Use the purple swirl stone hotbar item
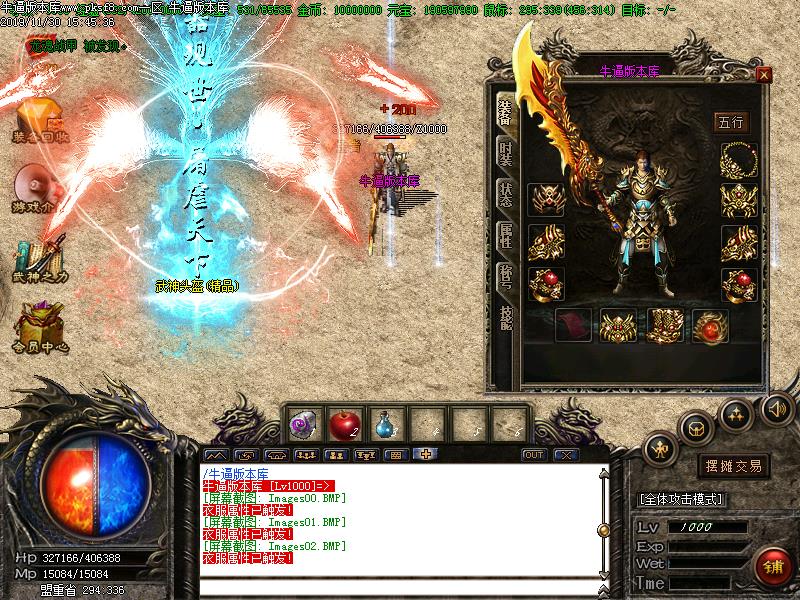The width and height of the screenshot is (800, 600). pyautogui.click(x=302, y=424)
